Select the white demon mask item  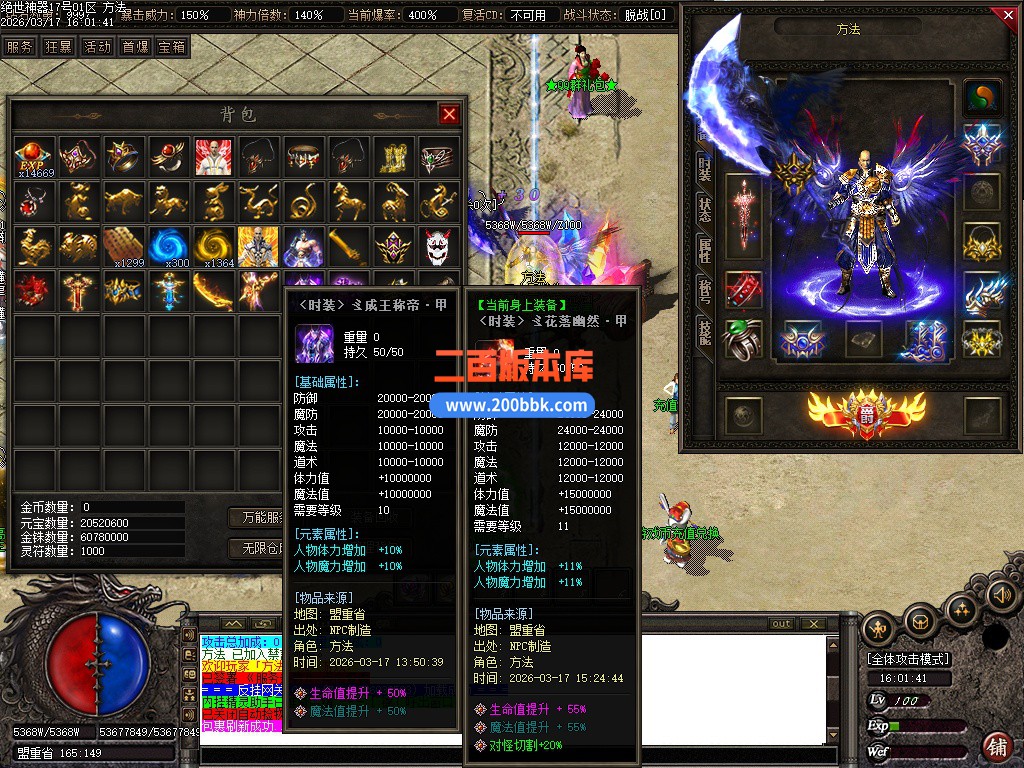(x=437, y=246)
